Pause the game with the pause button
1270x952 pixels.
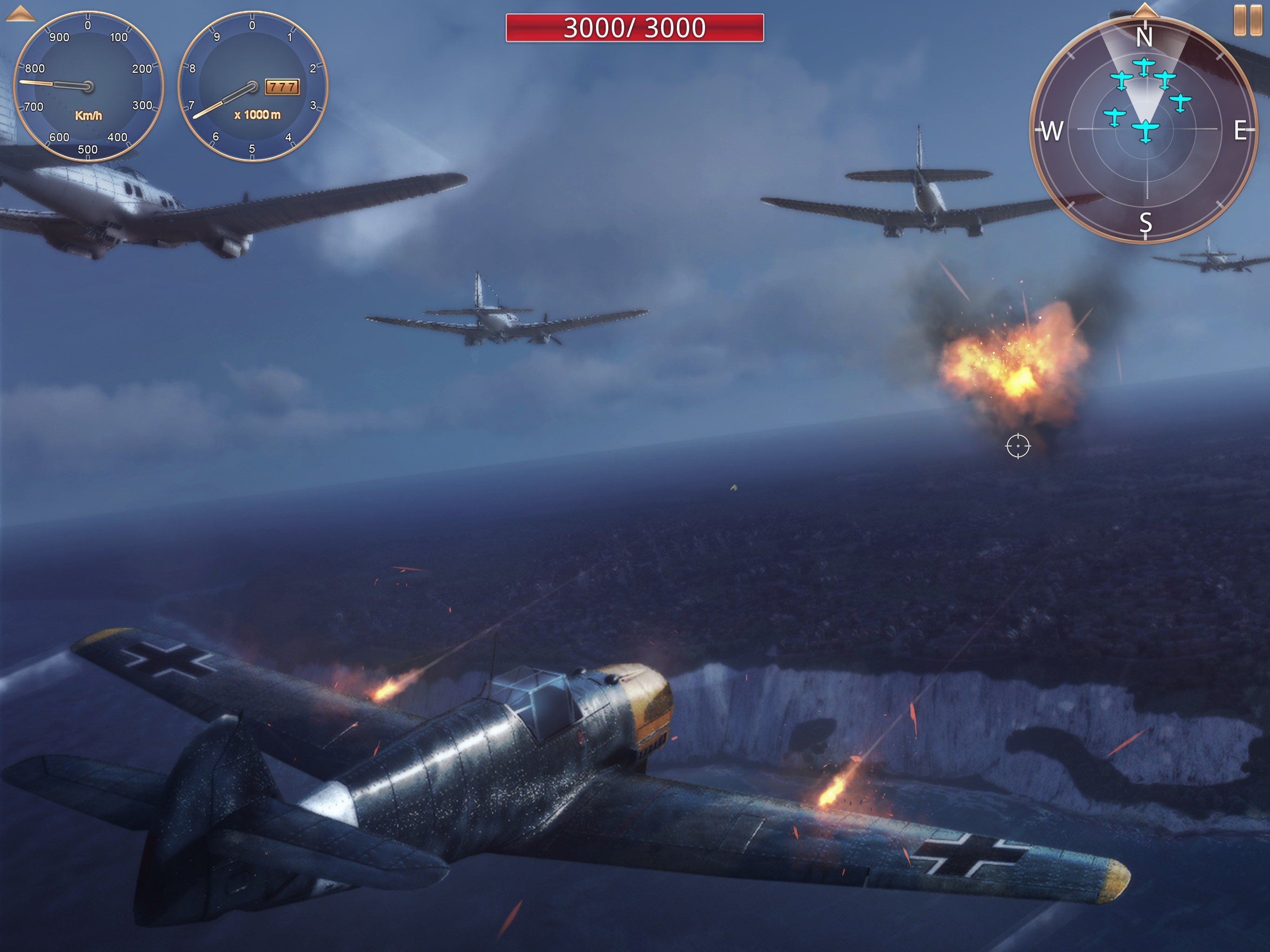[1247, 20]
